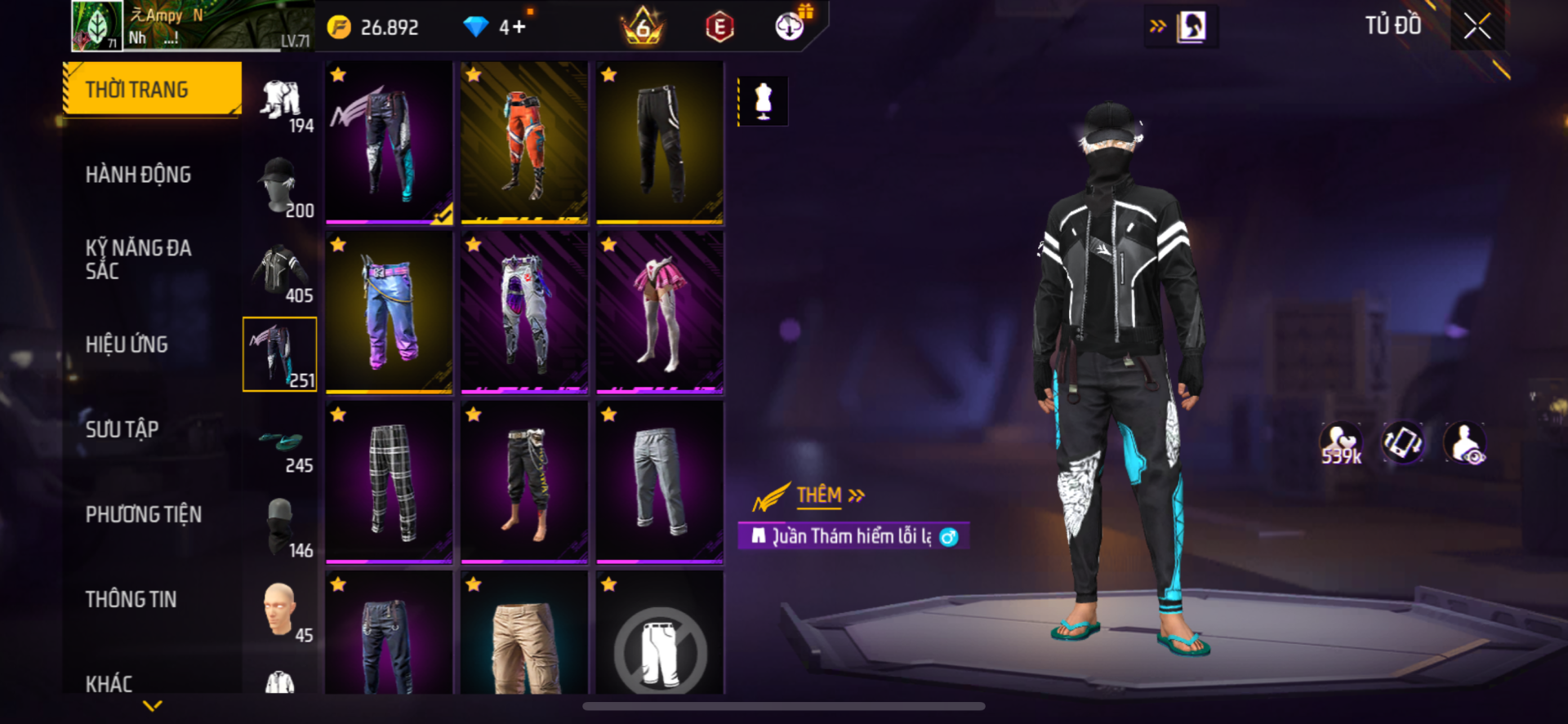Switch to the Thời Trang tab
The image size is (1568, 724).
[153, 89]
